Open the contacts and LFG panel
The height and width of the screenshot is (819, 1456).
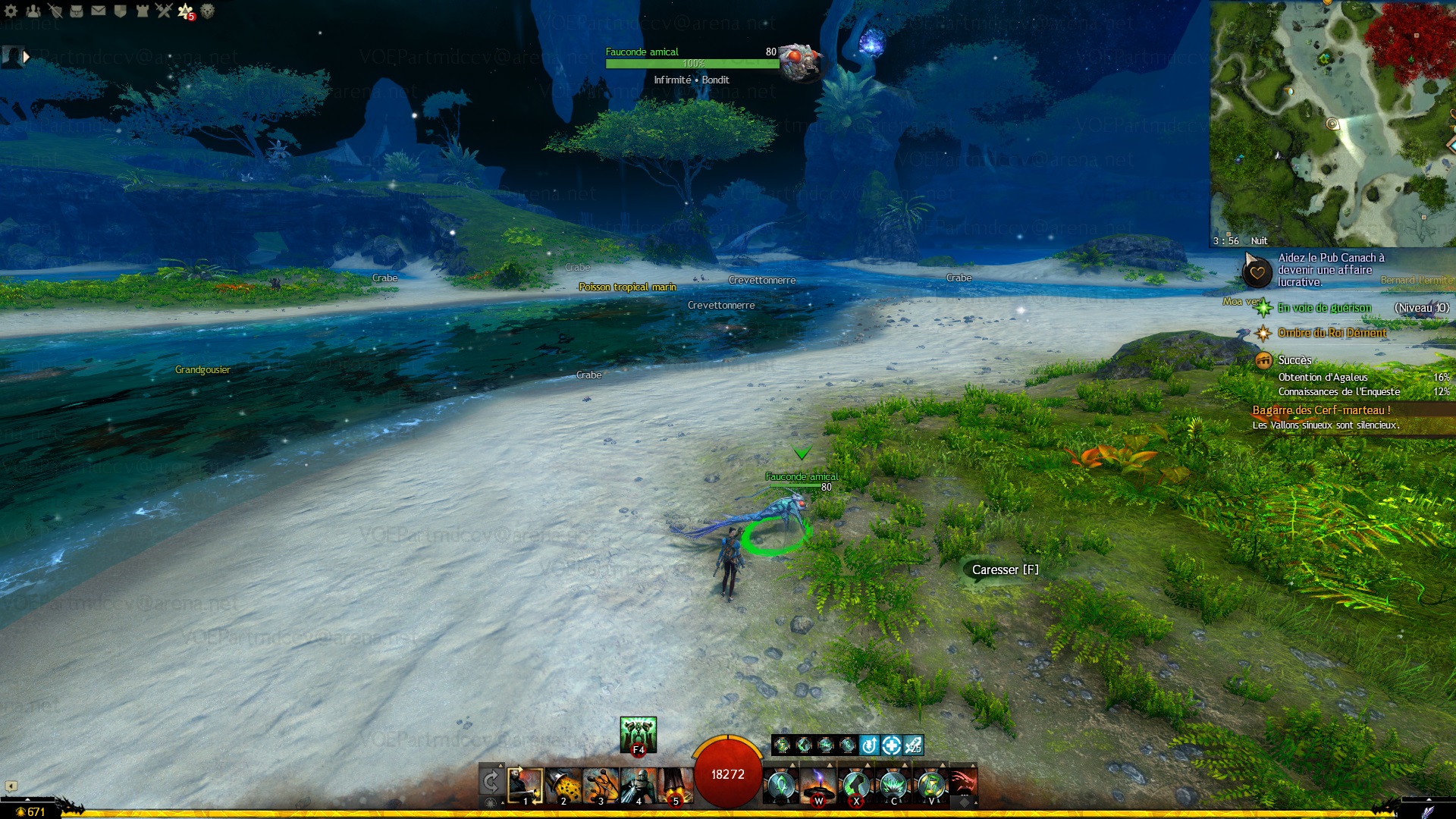[33, 11]
